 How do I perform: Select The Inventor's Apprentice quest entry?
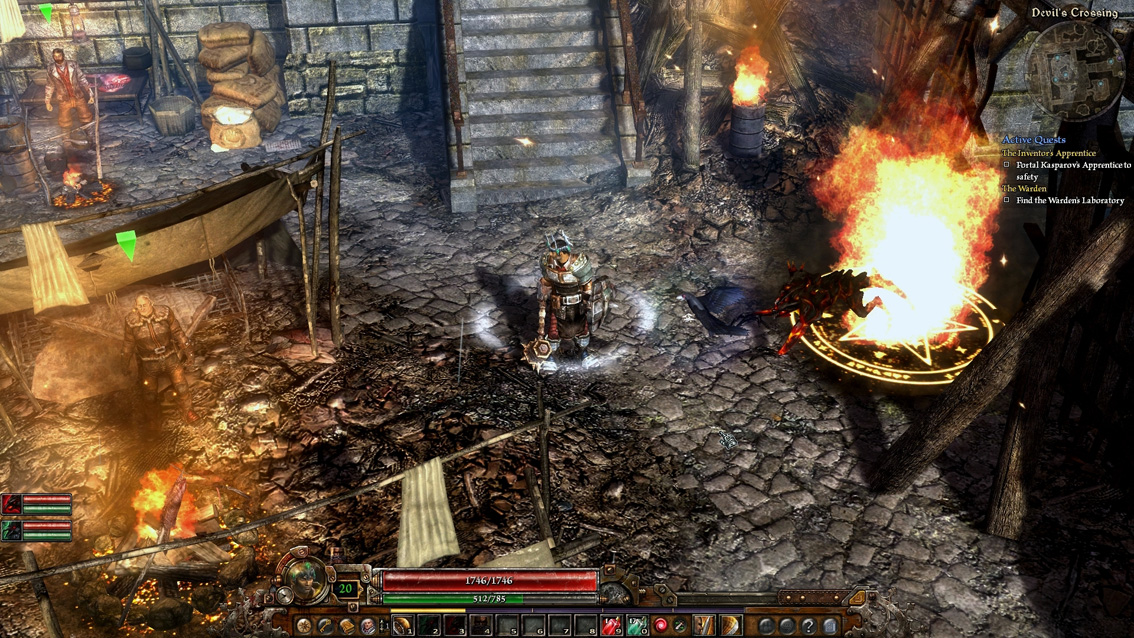click(x=1048, y=153)
